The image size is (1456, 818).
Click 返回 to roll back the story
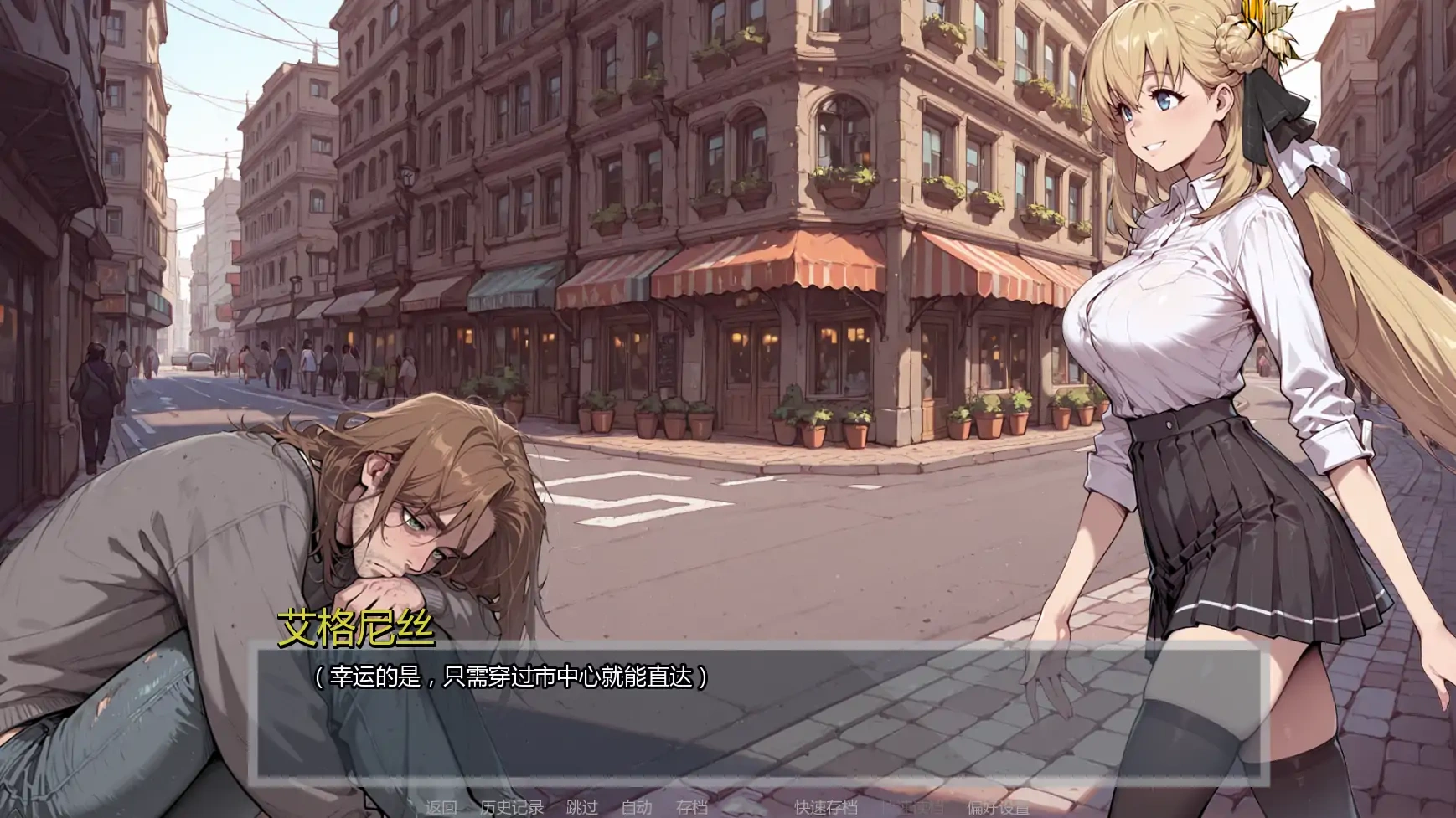pos(441,809)
